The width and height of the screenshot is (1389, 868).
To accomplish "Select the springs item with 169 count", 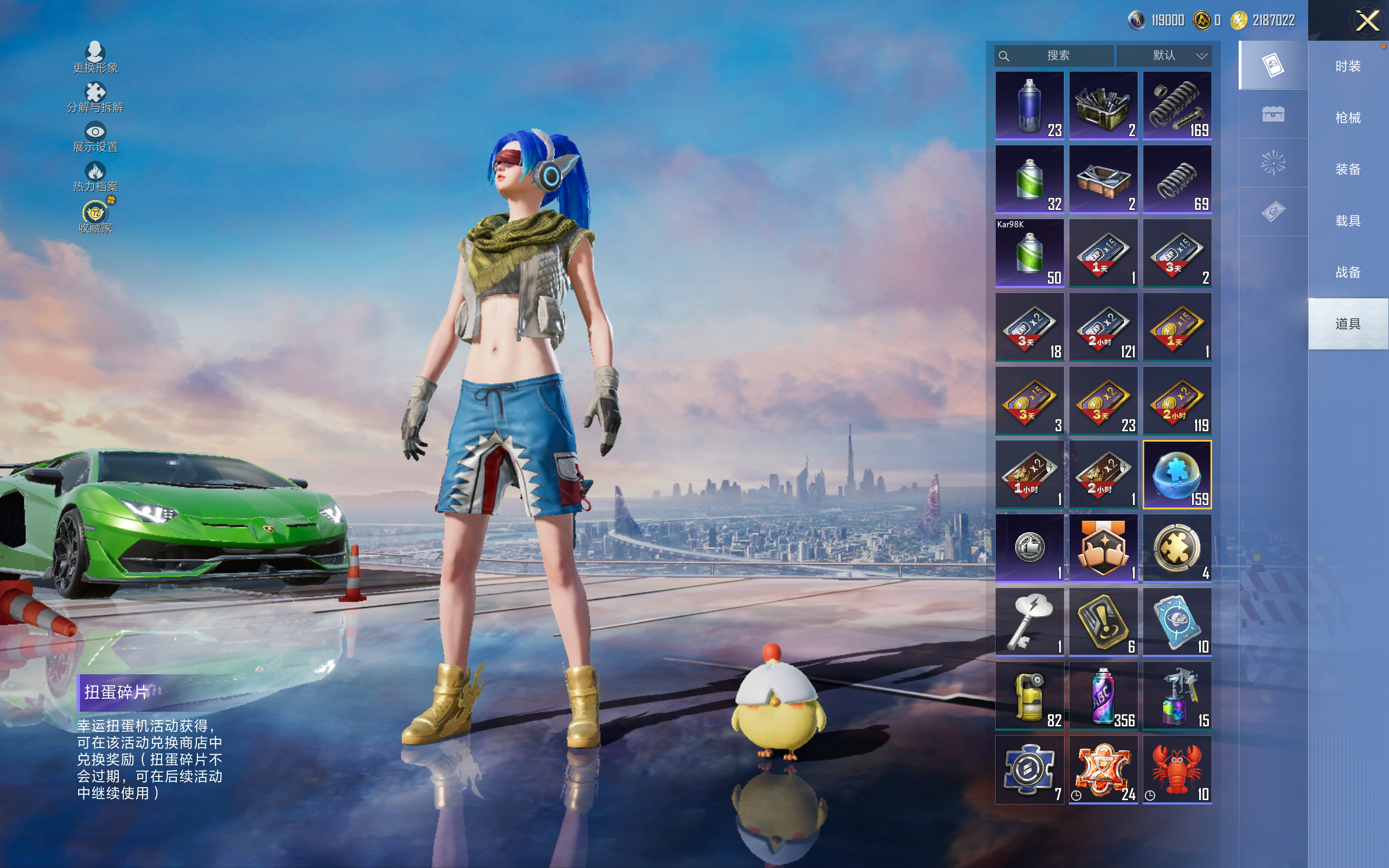I will click(1177, 106).
